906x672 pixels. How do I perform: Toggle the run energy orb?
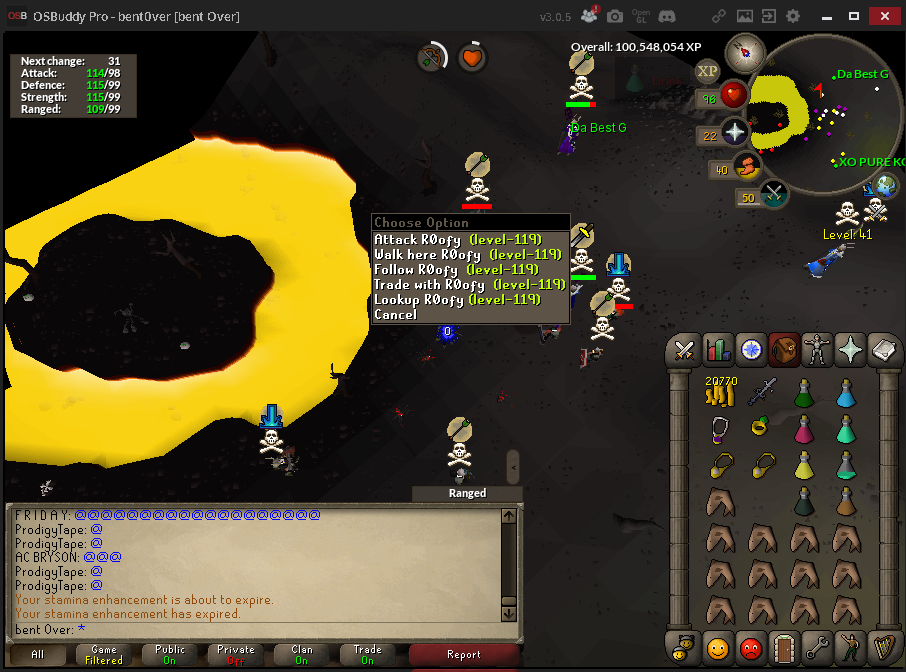point(746,169)
